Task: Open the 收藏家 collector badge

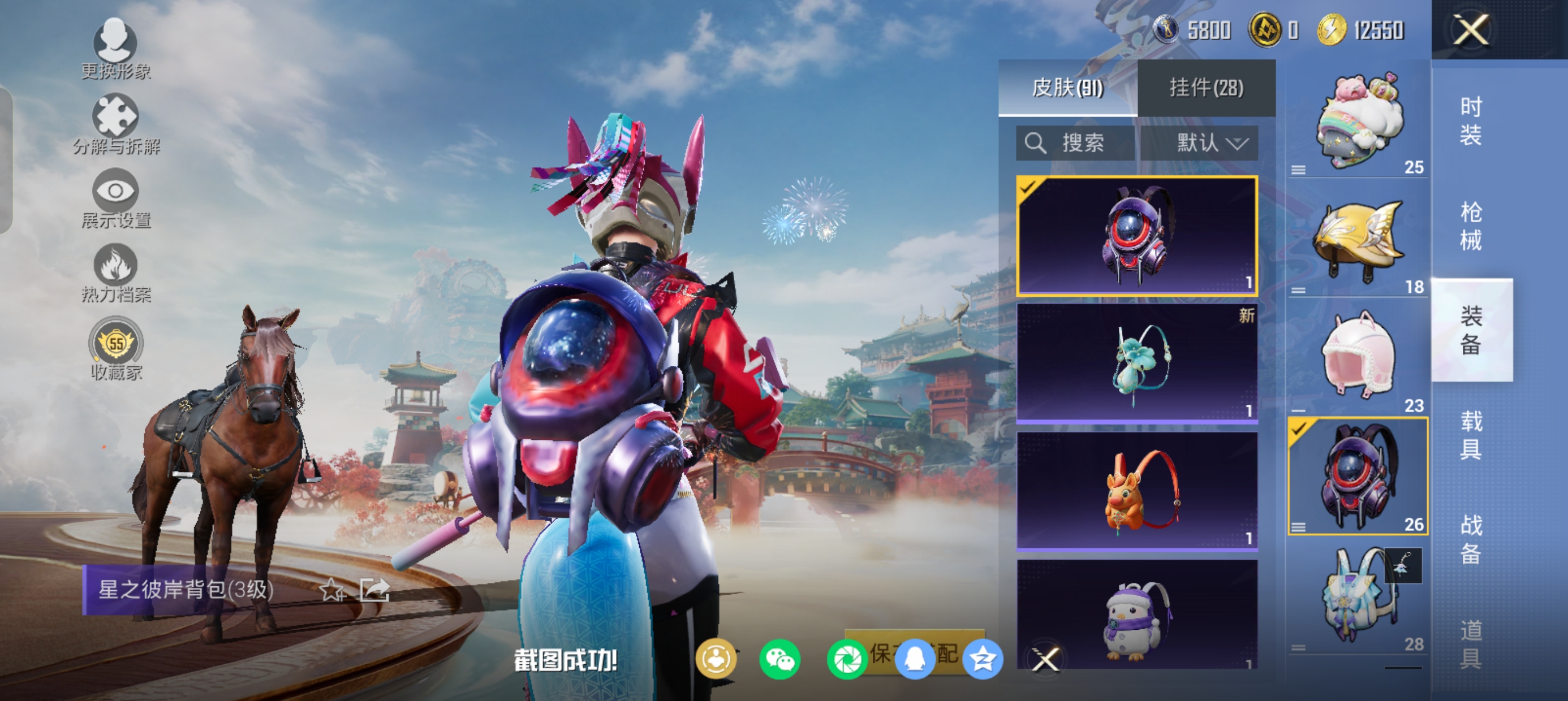Action: pos(115,348)
